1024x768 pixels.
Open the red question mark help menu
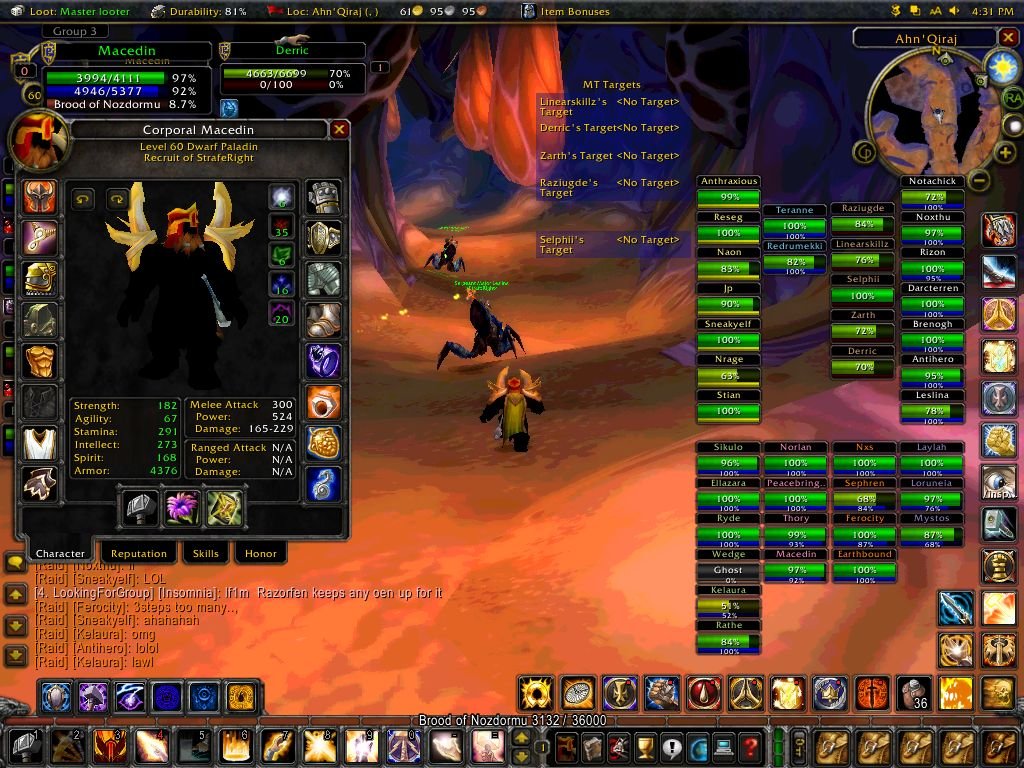(x=750, y=746)
